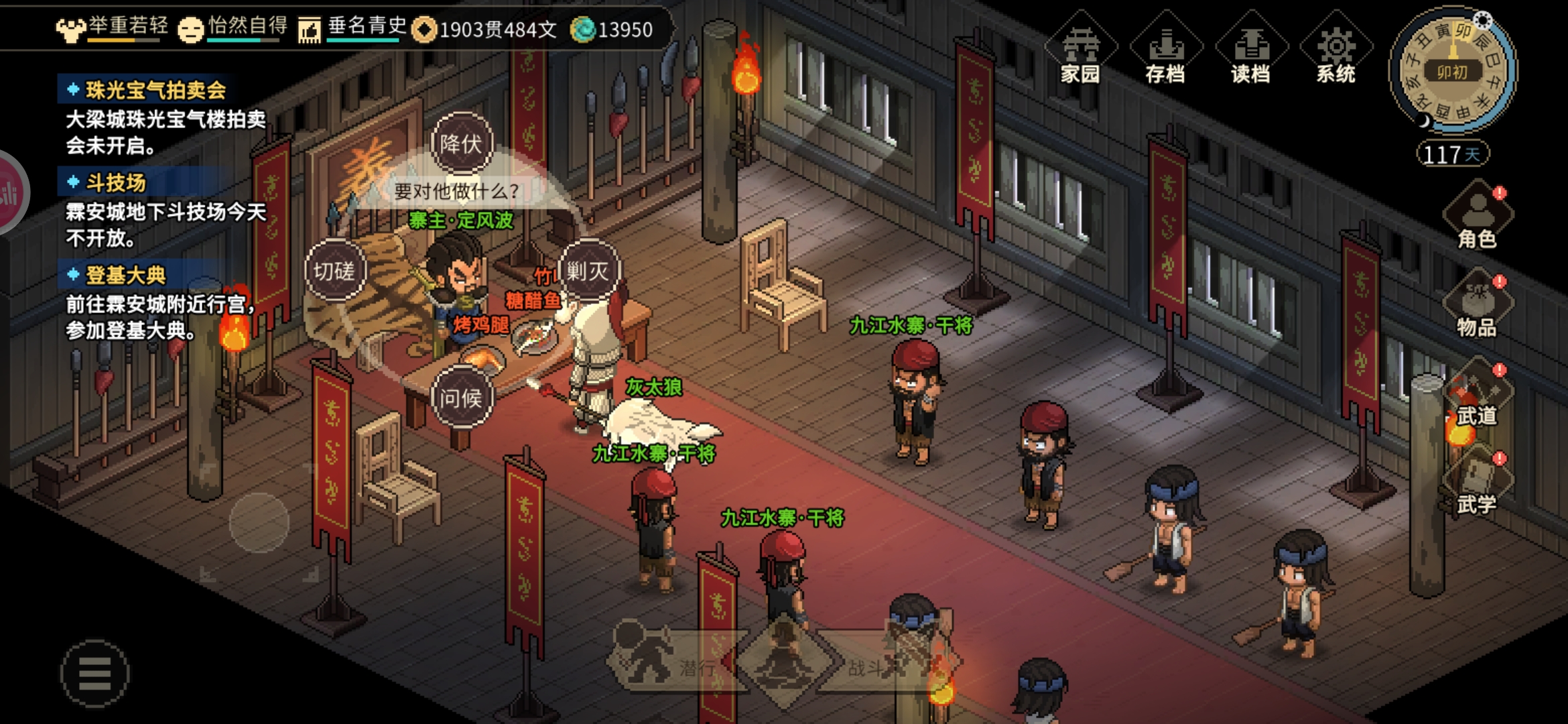The width and height of the screenshot is (1568, 724).
Task: Click the circular time-of-day compass dial
Action: pos(1452,70)
